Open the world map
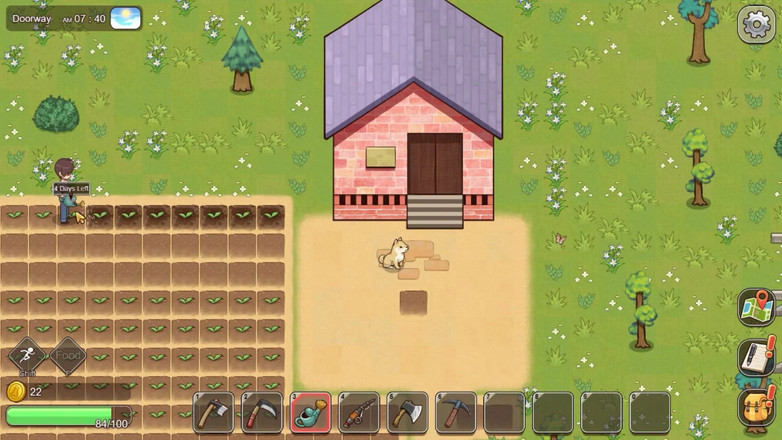The height and width of the screenshot is (440, 782). (757, 307)
